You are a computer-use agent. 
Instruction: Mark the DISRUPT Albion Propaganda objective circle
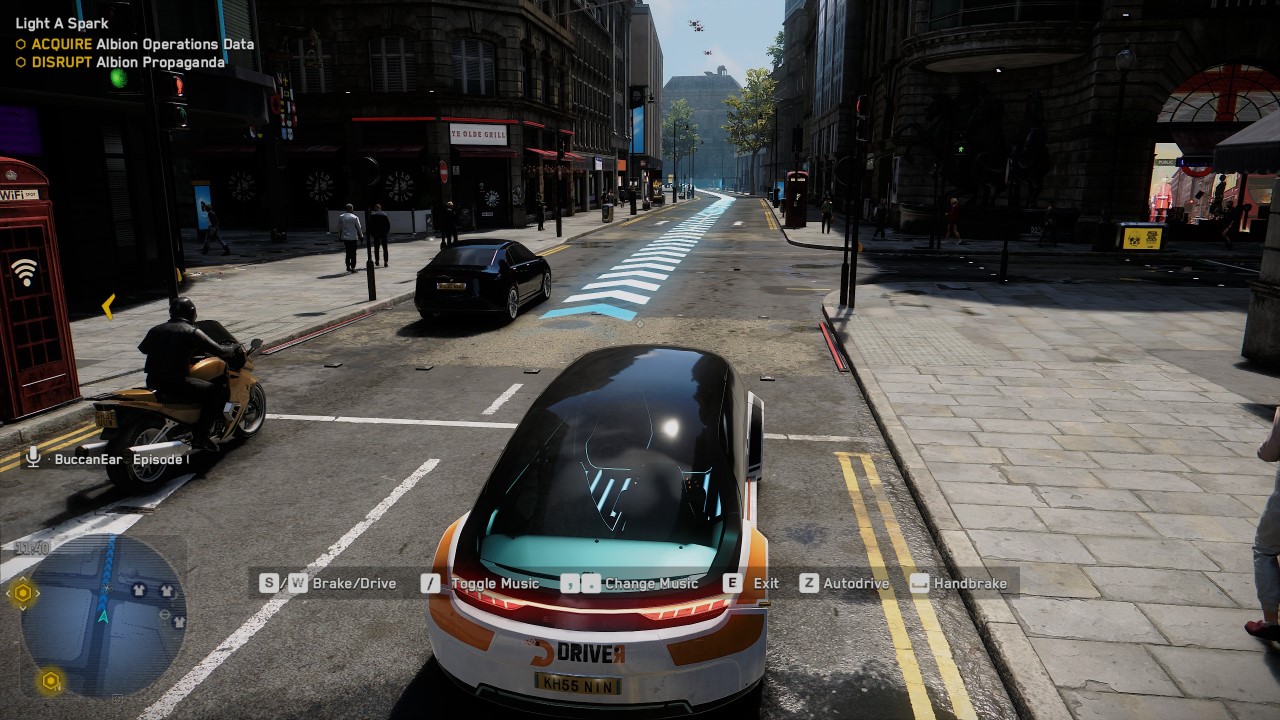pos(21,62)
